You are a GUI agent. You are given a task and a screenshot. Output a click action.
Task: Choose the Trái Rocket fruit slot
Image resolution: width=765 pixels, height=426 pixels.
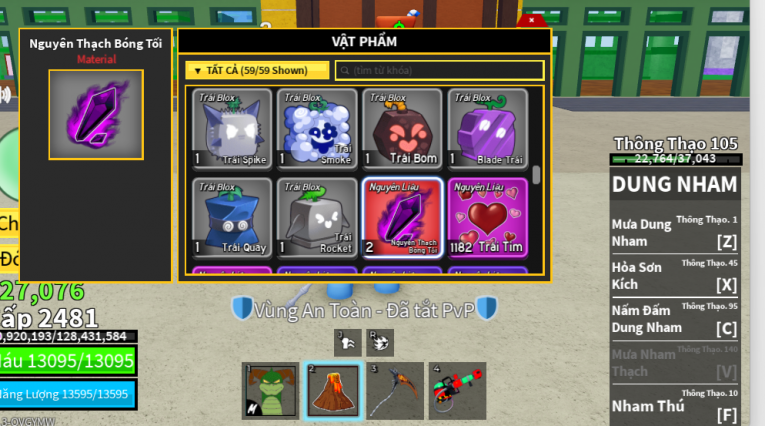click(x=318, y=217)
